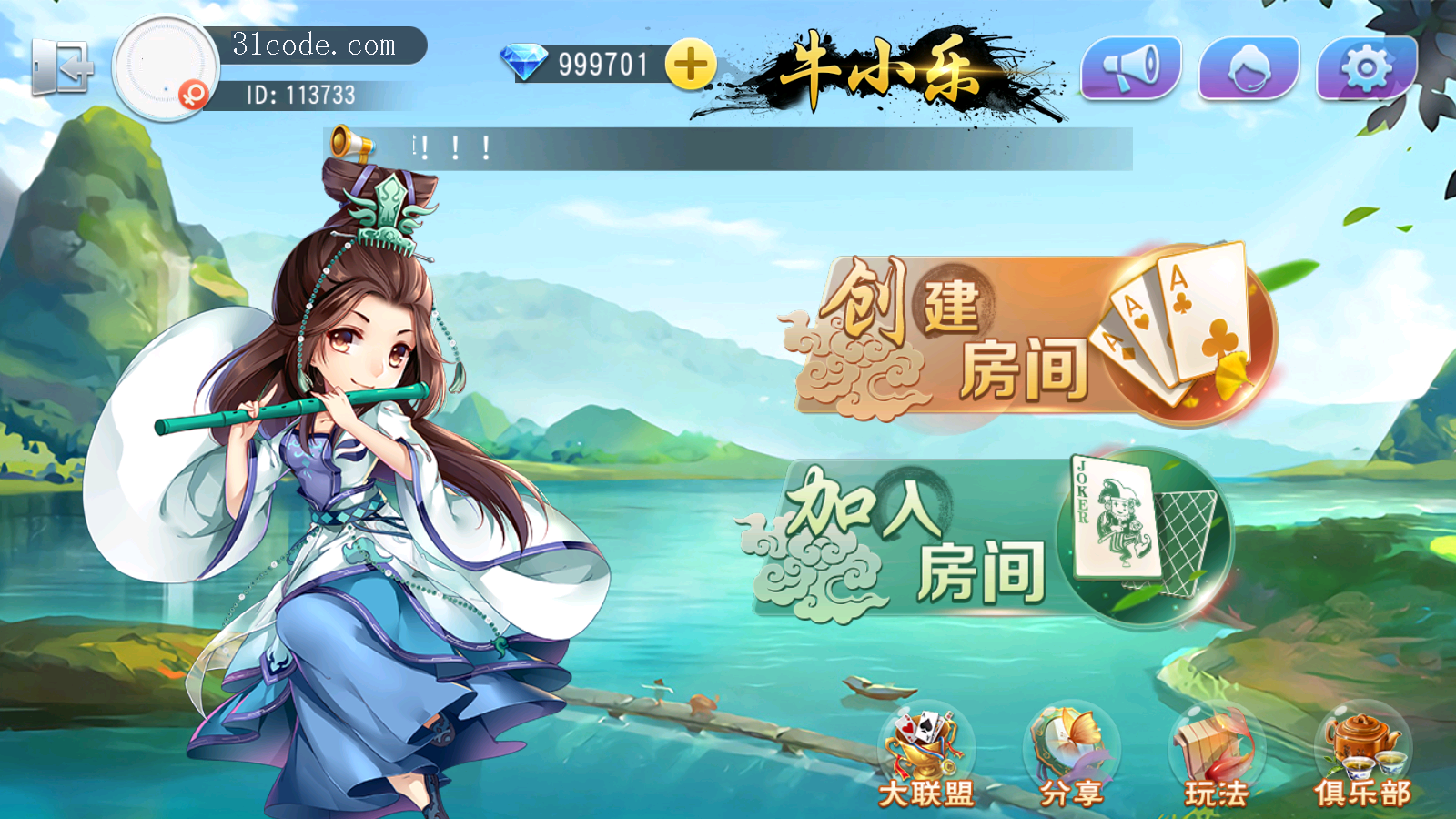The image size is (1456, 819).
Task: Open the 大联盟 league icon
Action: pyautogui.click(x=925, y=757)
